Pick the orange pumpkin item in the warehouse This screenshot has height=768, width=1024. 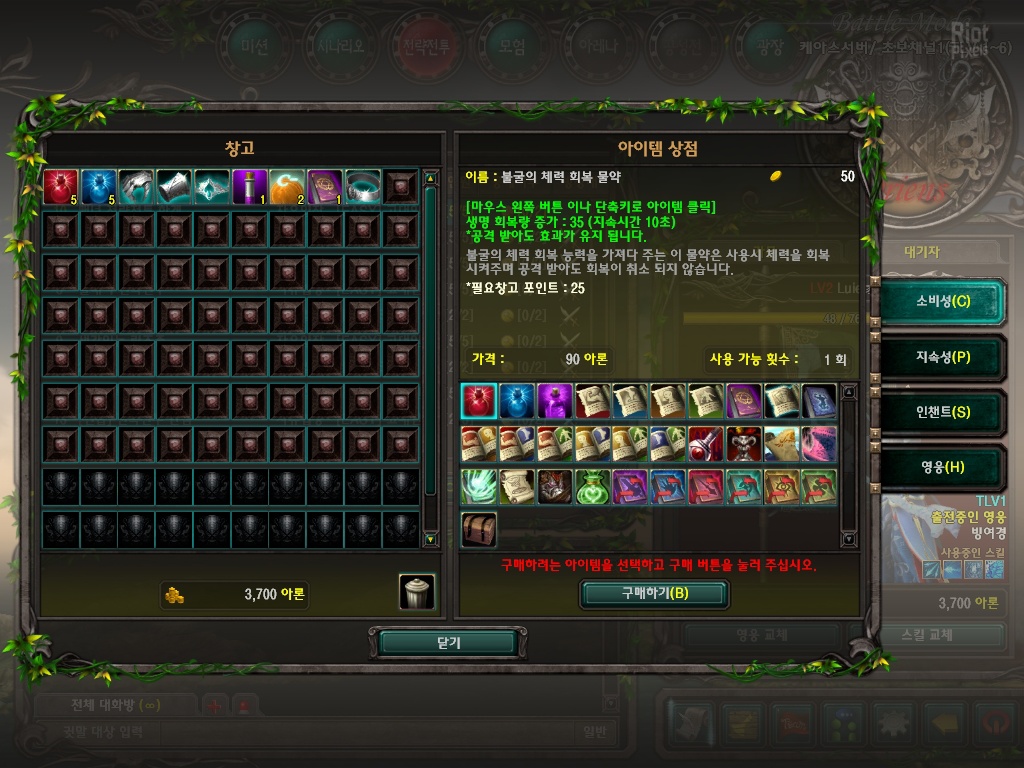pyautogui.click(x=288, y=186)
